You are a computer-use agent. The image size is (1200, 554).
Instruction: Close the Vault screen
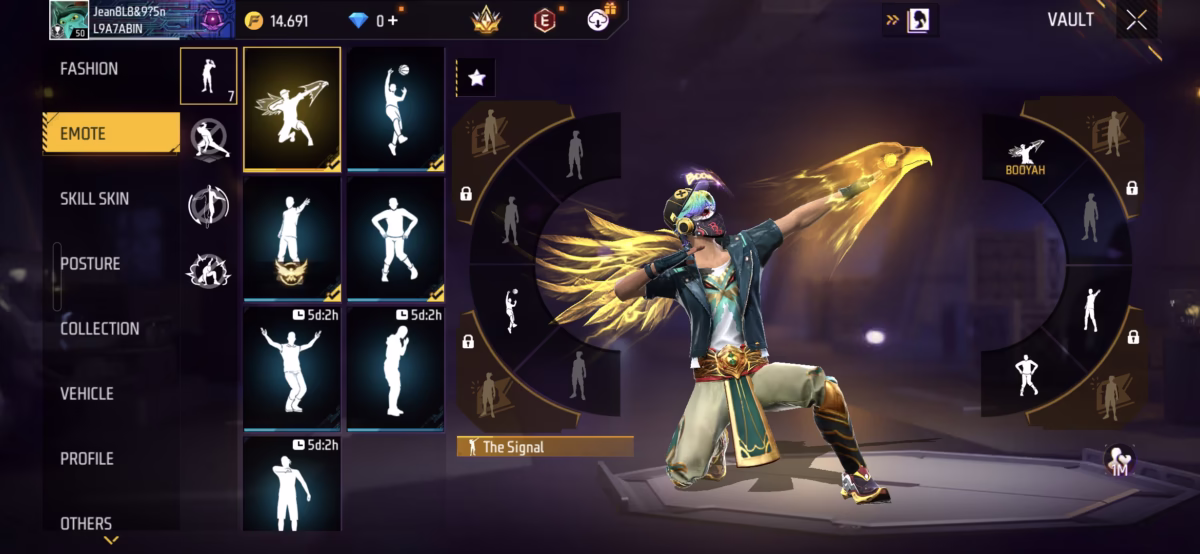coord(1136,20)
